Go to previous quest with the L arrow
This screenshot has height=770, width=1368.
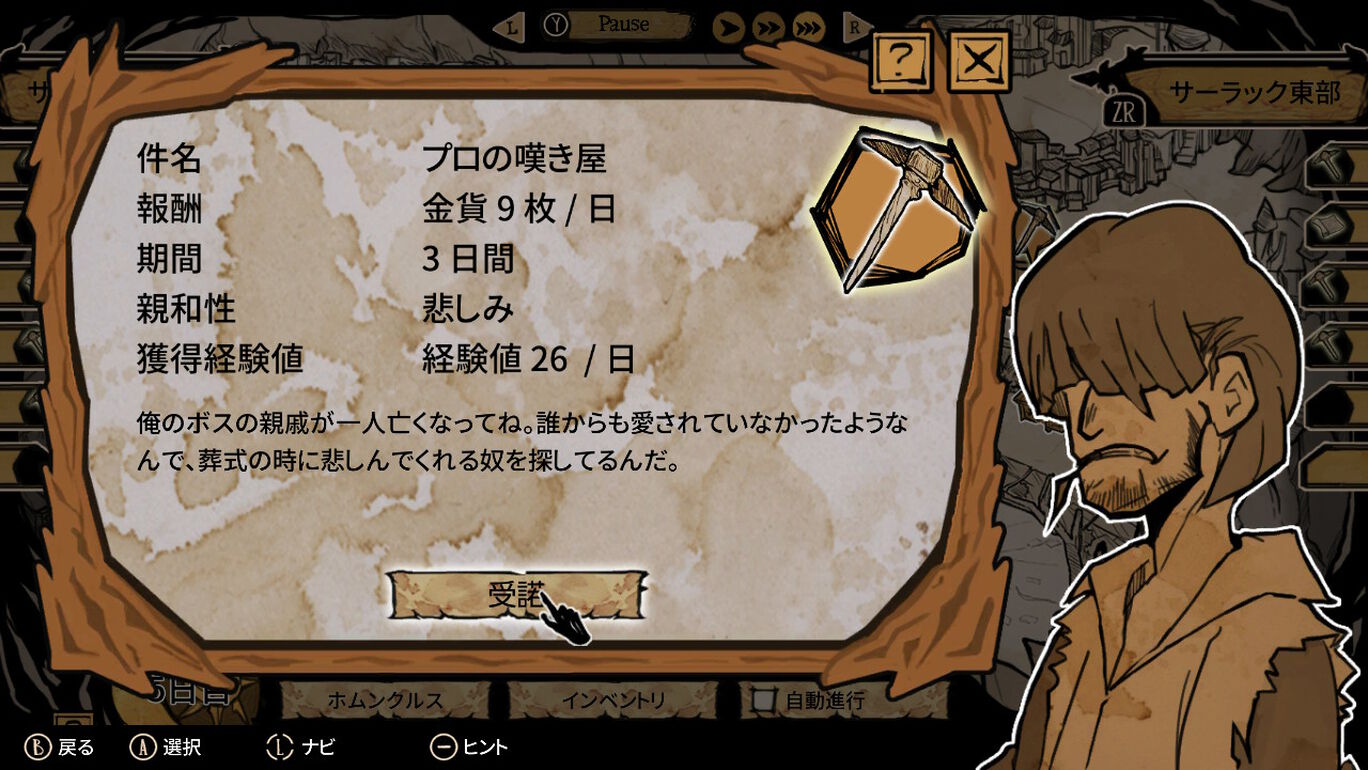[510, 26]
